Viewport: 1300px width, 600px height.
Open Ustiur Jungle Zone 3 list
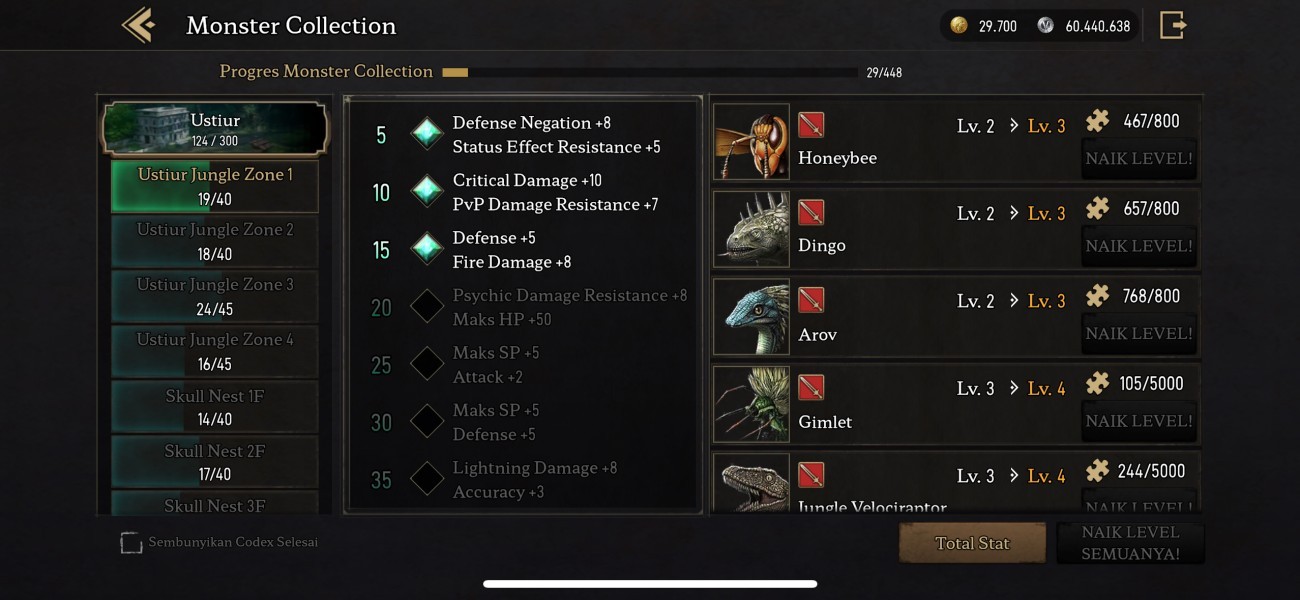click(215, 296)
